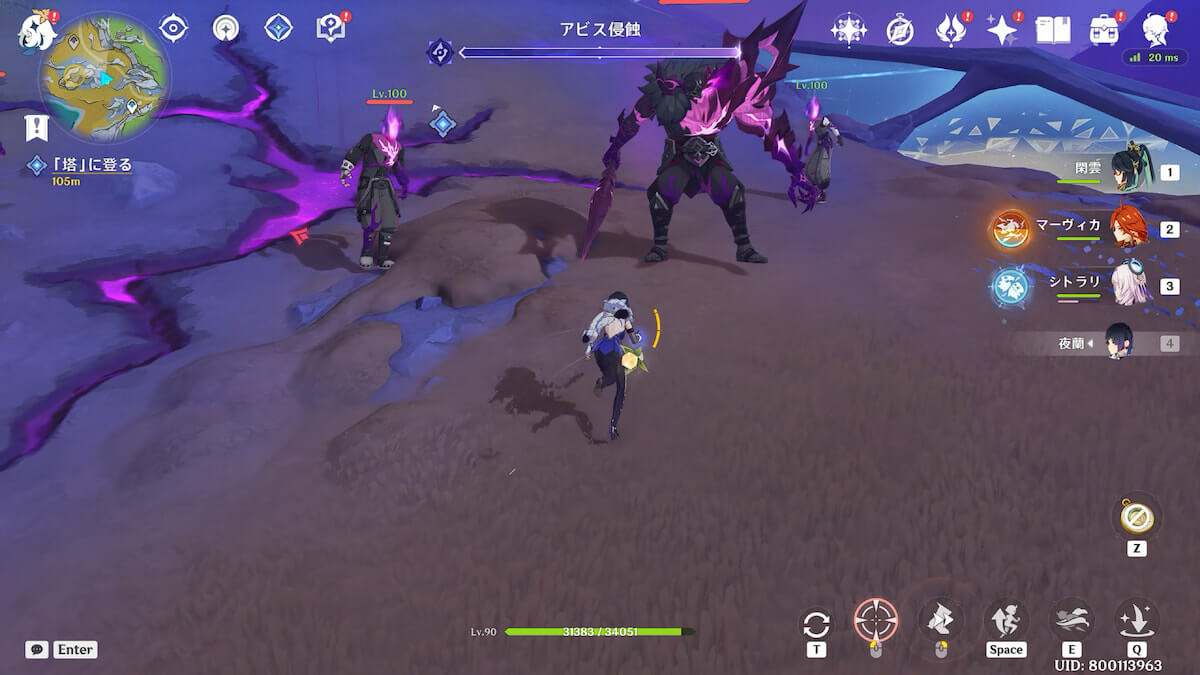Activate the crosshair aiming mode button
Viewport: 1200px width, 675px height.
[x=875, y=620]
